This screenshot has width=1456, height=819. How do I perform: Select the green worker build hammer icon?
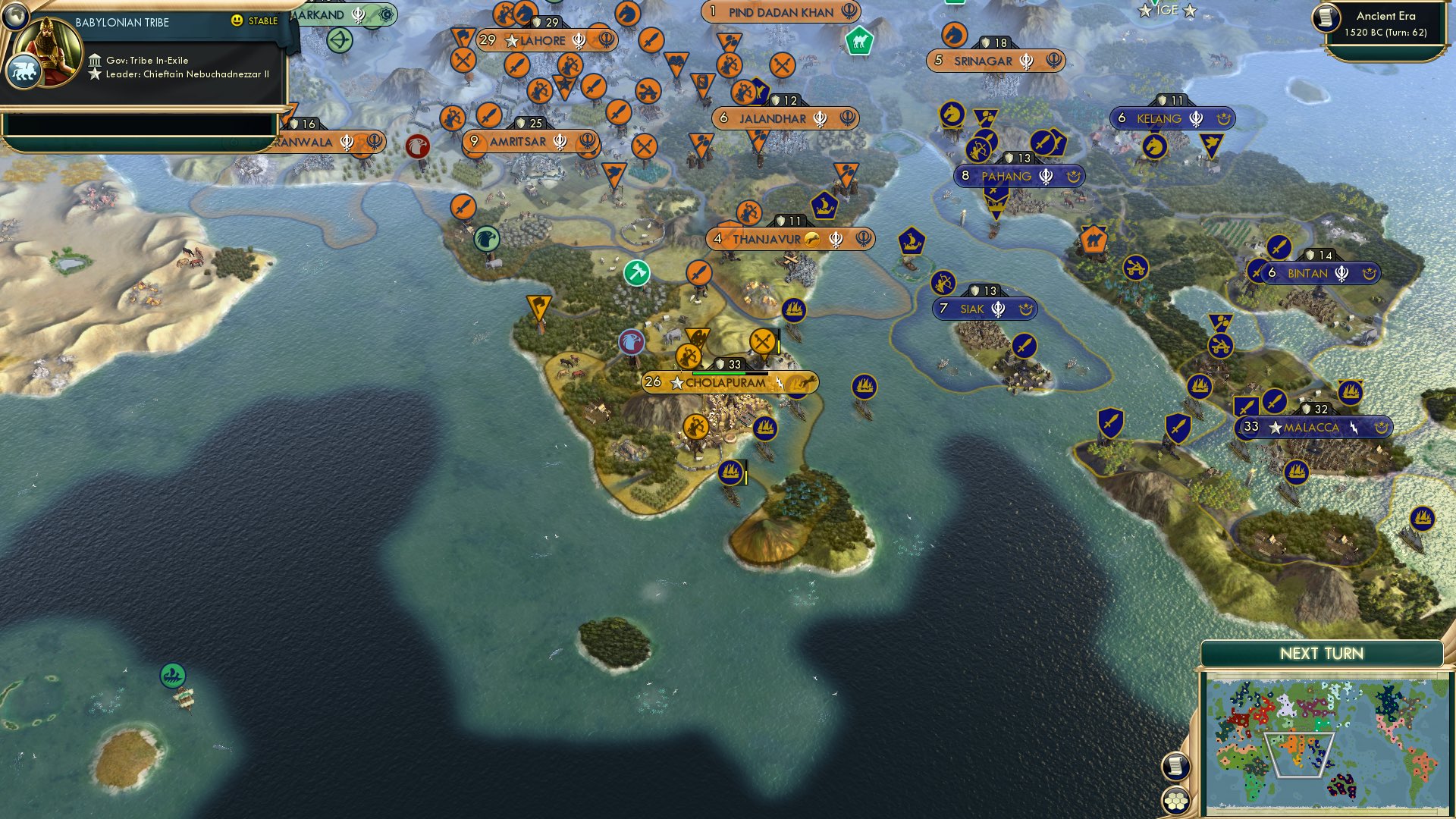tap(635, 272)
